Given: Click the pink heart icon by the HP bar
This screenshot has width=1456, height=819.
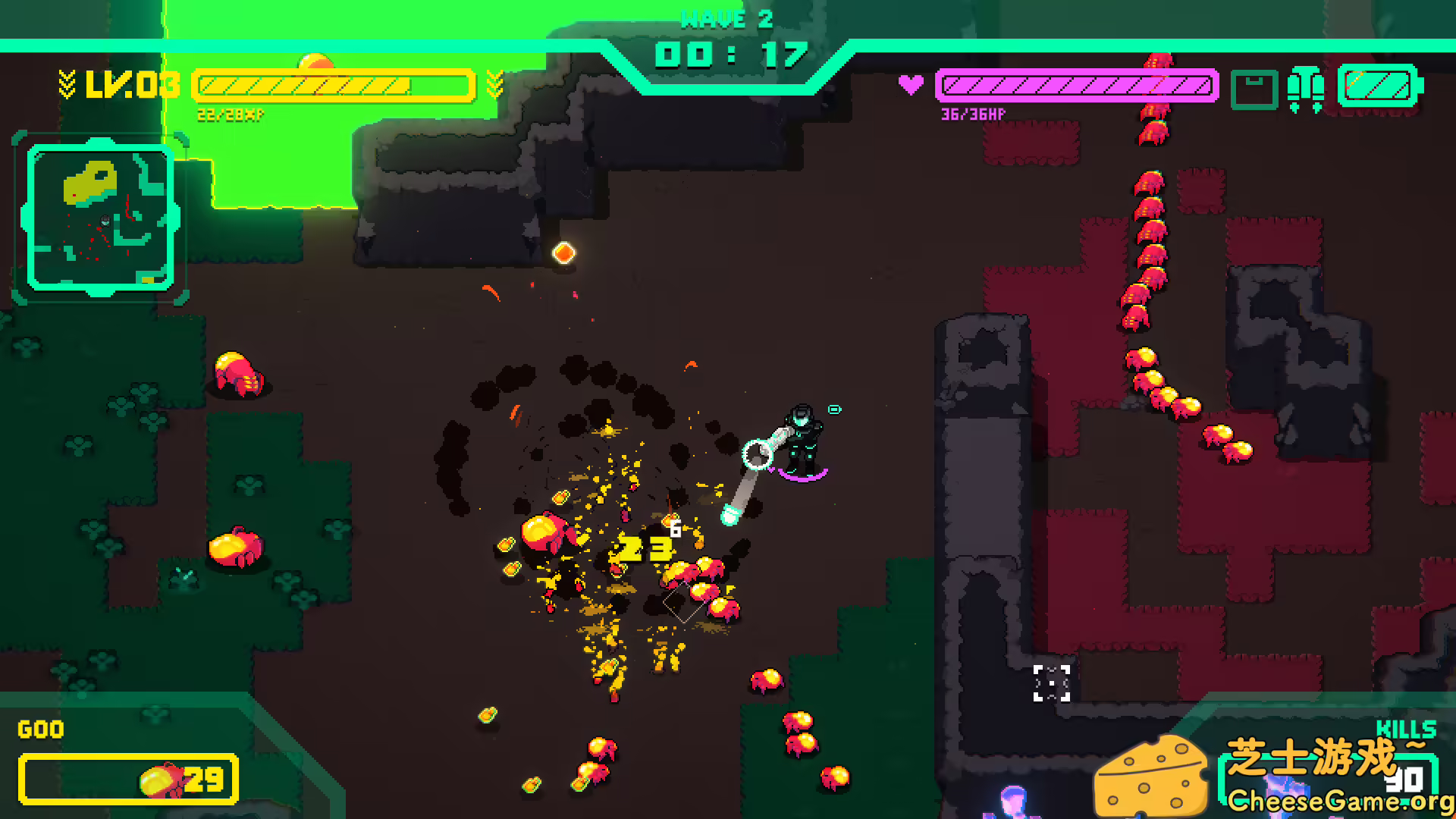Looking at the screenshot, I should click(x=911, y=83).
